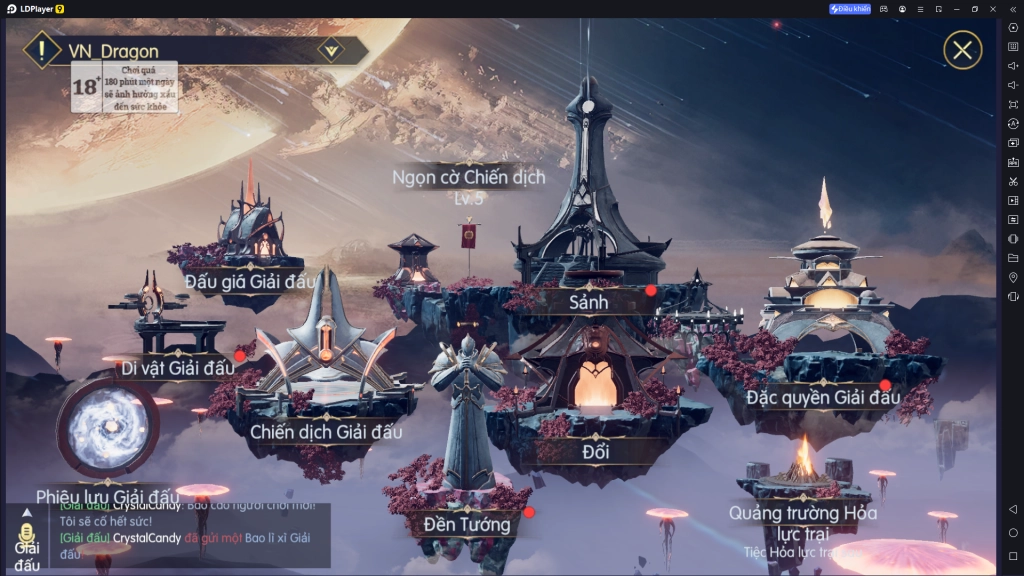This screenshot has height=576, width=1024.
Task: Click the LDPlayer Điều khiển button
Action: point(850,9)
